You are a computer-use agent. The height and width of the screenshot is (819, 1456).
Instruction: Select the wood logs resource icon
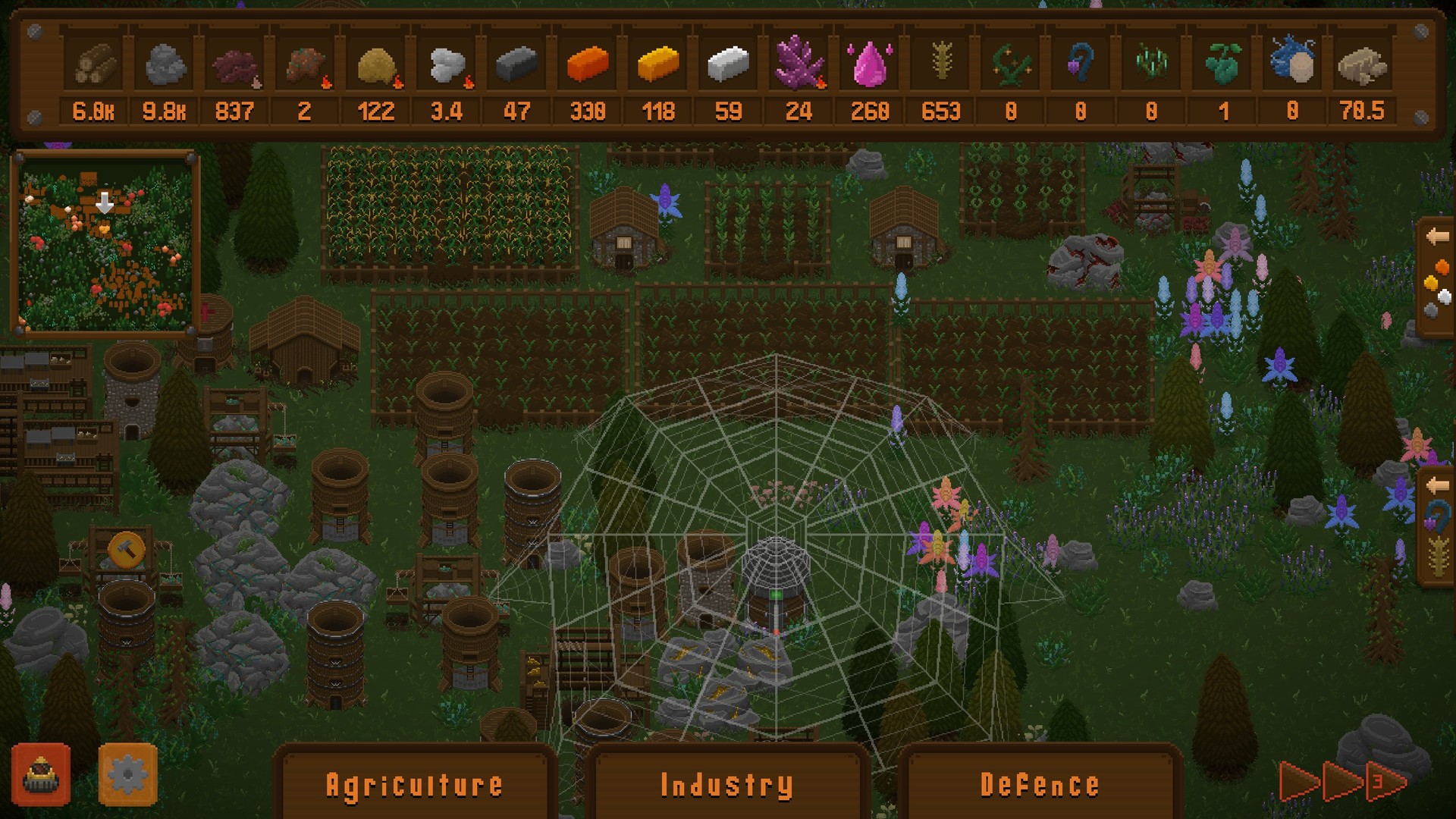pos(95,67)
